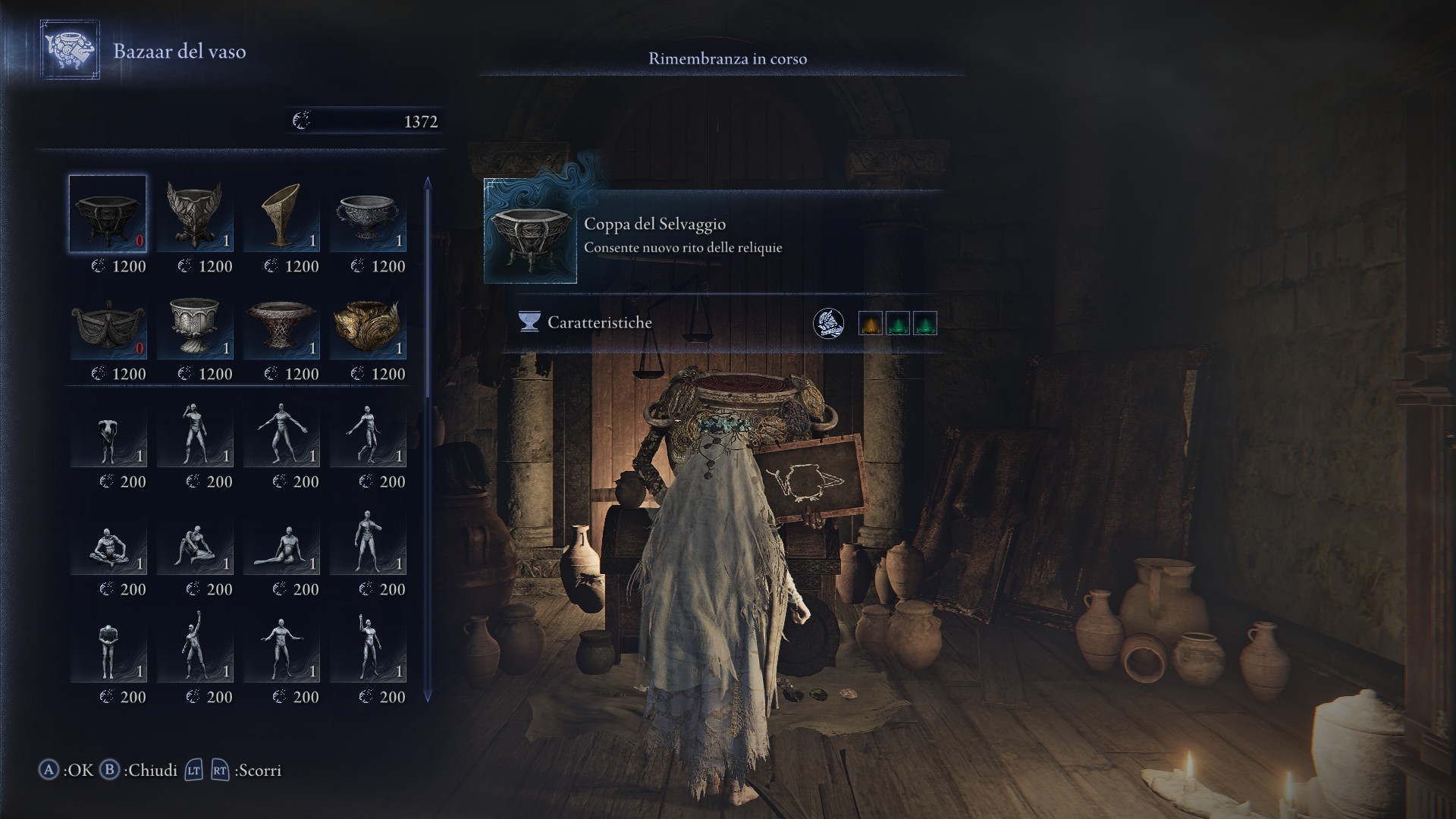The image size is (1456, 819).
Task: Choose the spiked claw-footed chalice
Action: tap(194, 214)
